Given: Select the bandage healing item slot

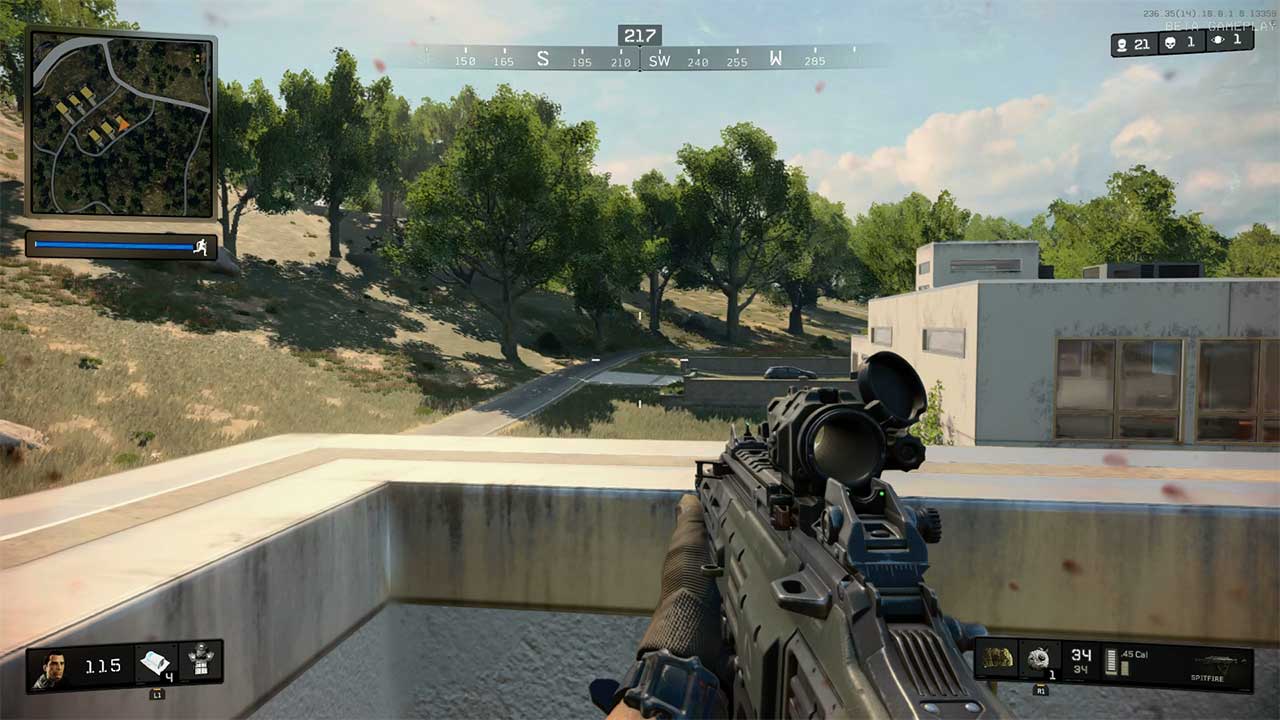Looking at the screenshot, I should pos(155,663).
